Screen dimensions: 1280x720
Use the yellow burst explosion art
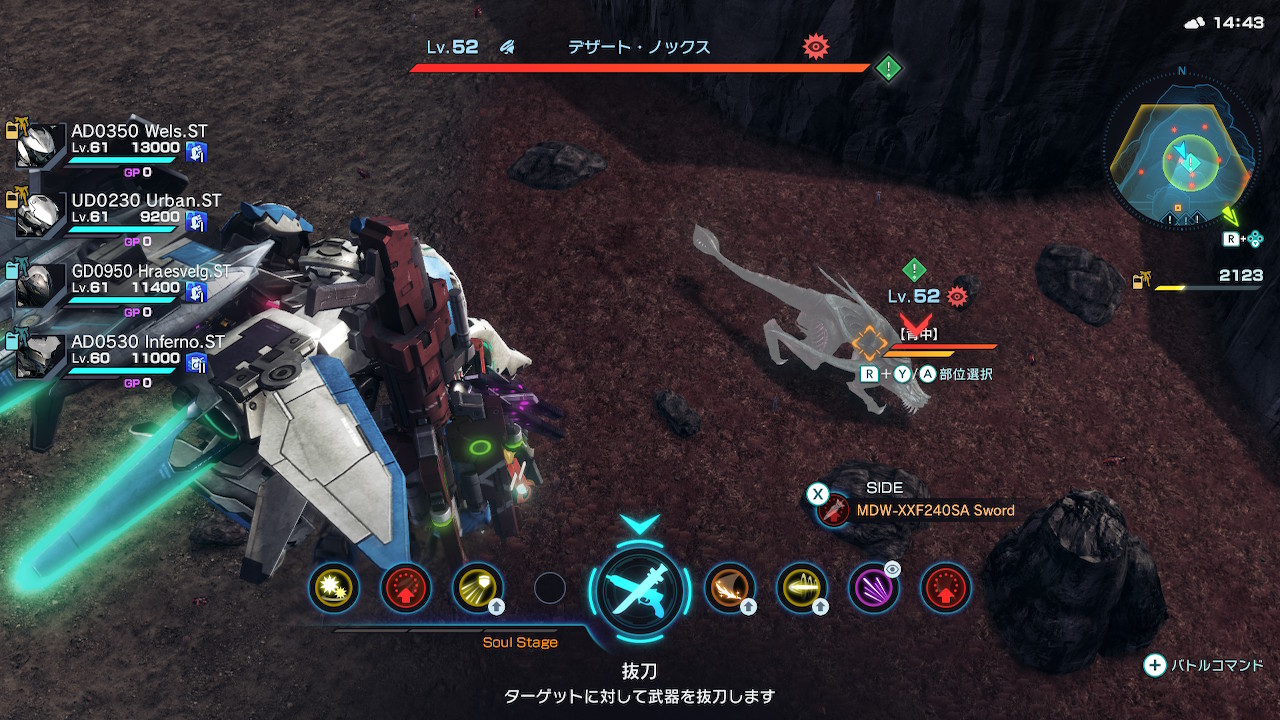click(333, 588)
